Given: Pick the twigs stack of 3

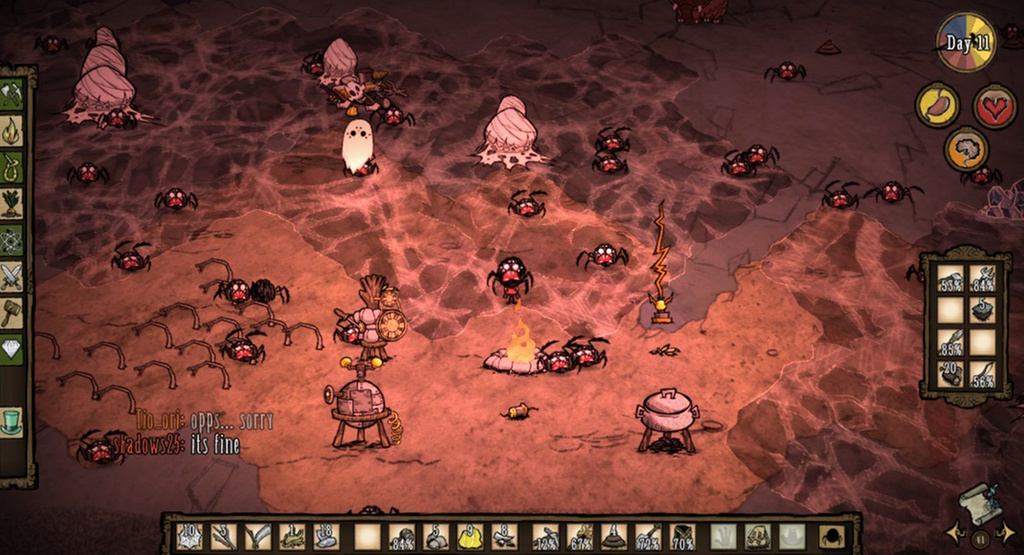Looking at the screenshot, I should 224,536.
